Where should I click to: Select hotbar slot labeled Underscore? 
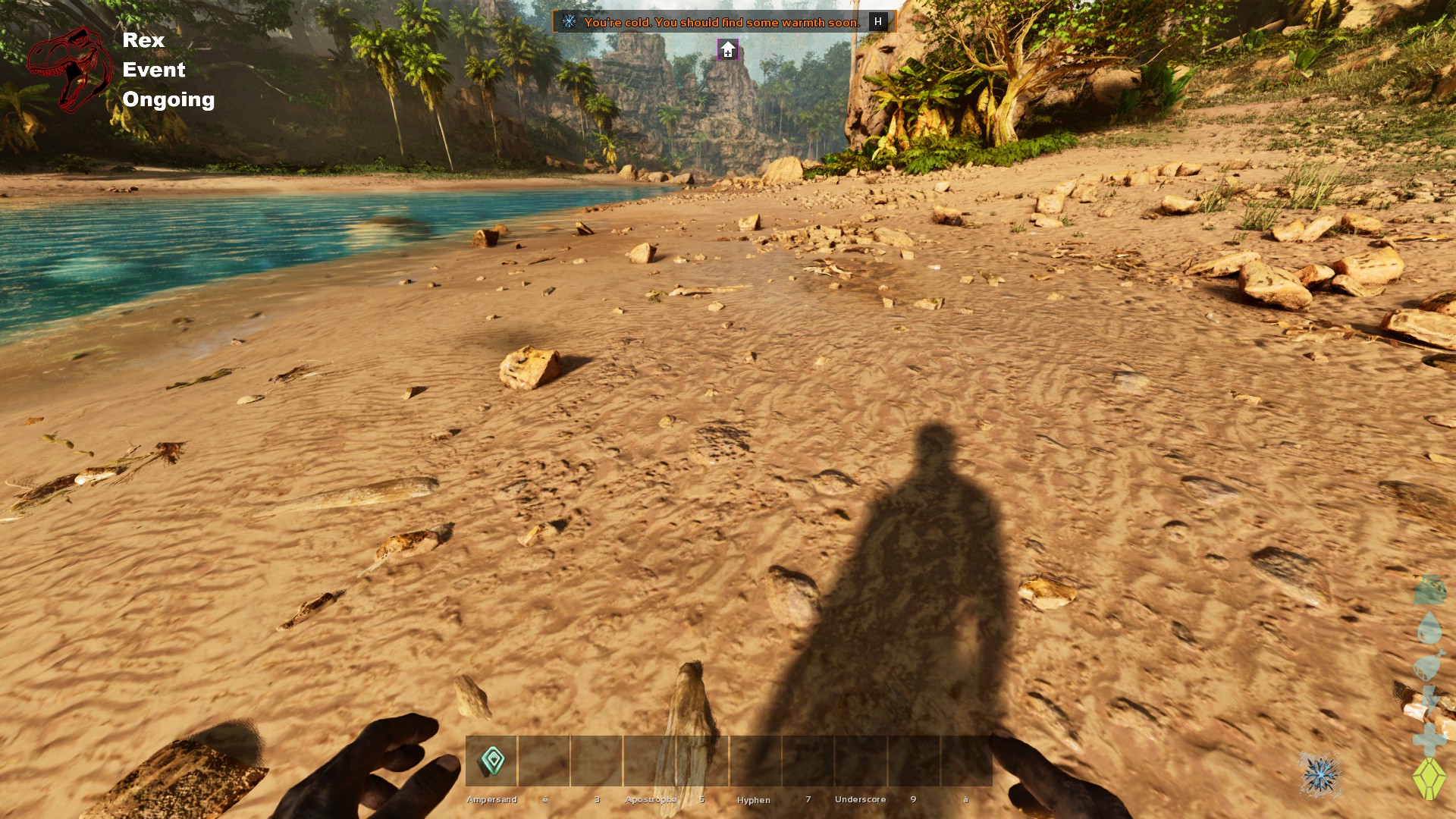860,761
